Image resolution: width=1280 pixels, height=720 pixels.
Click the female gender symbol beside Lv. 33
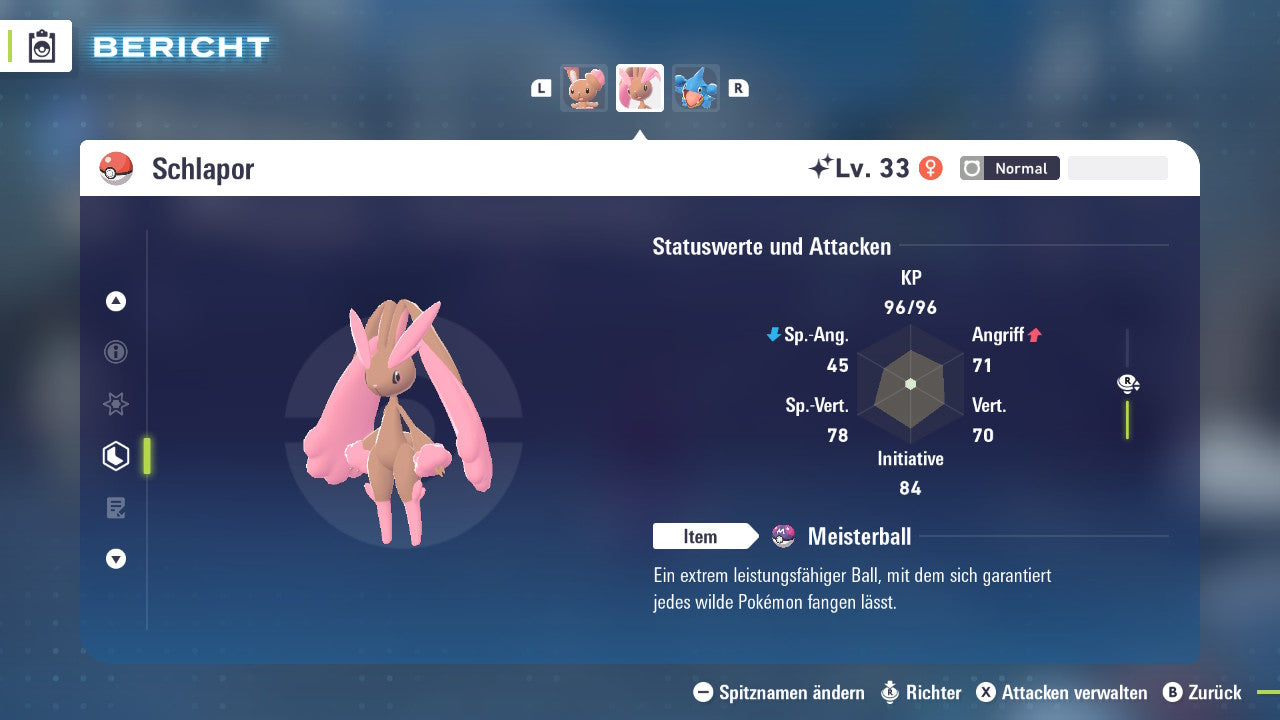point(931,168)
